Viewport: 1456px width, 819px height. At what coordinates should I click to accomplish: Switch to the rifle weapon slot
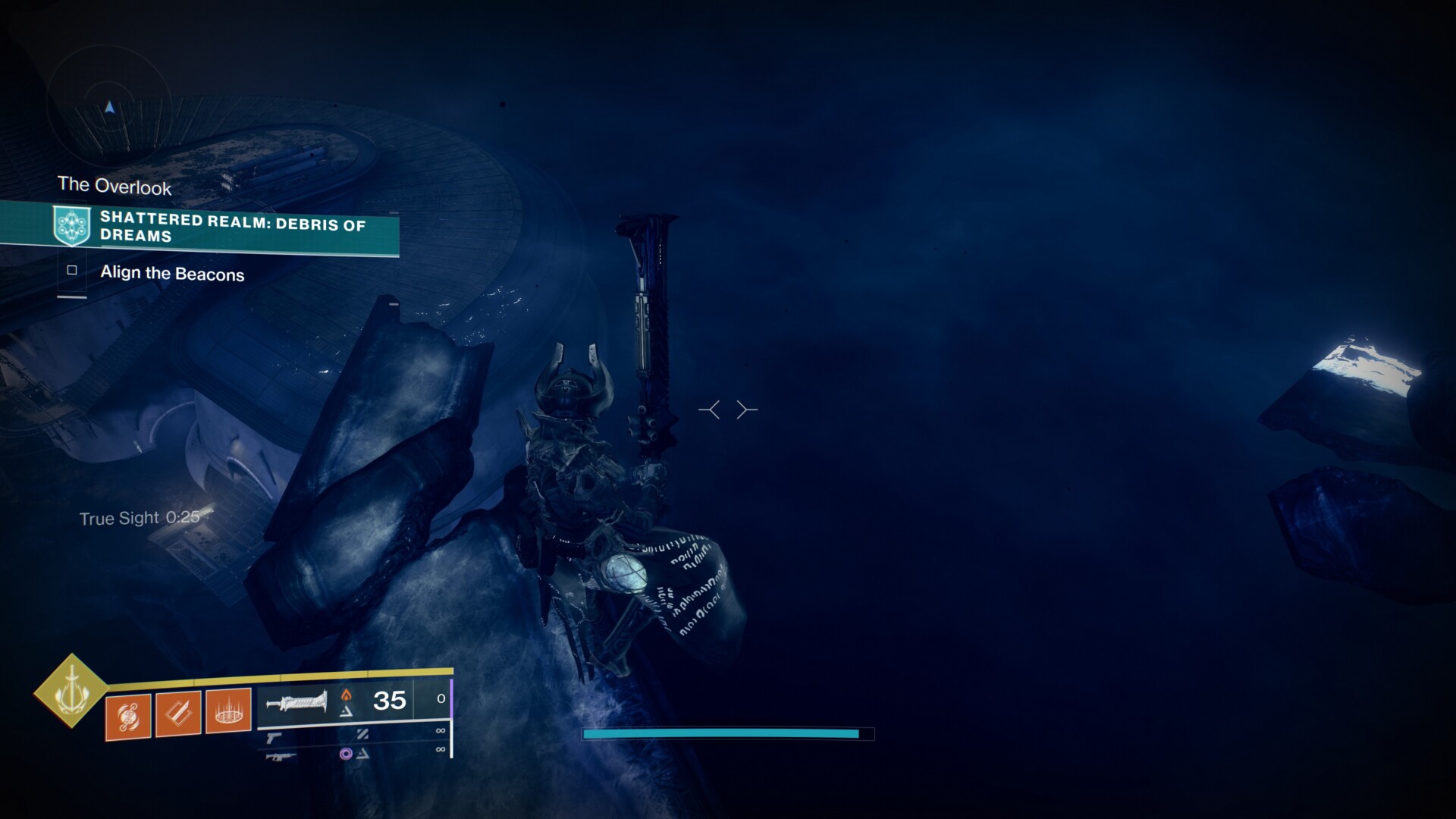[x=280, y=756]
